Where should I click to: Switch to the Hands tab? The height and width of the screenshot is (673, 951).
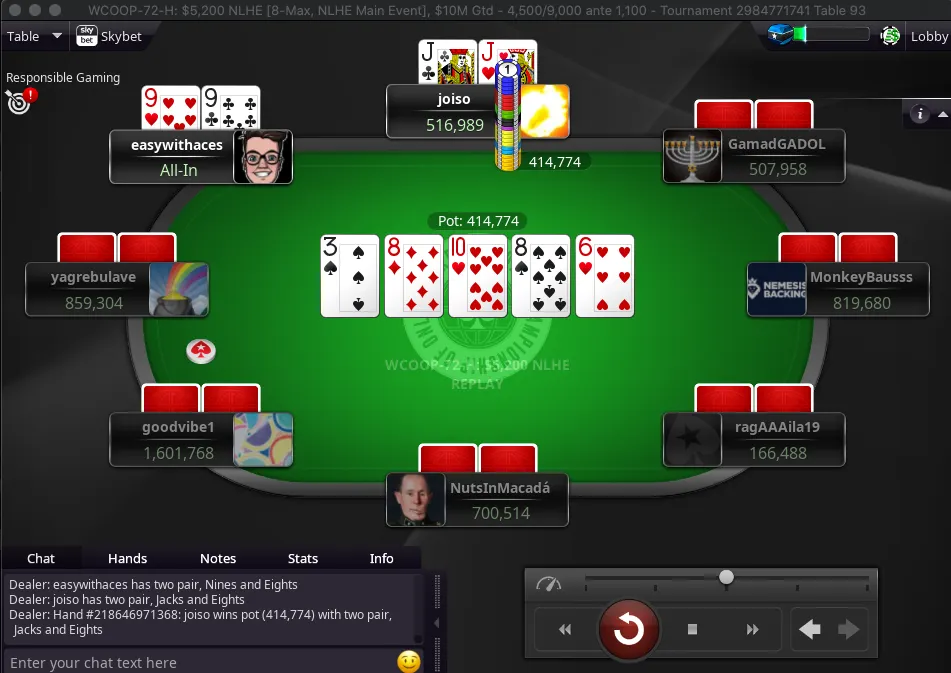click(127, 558)
